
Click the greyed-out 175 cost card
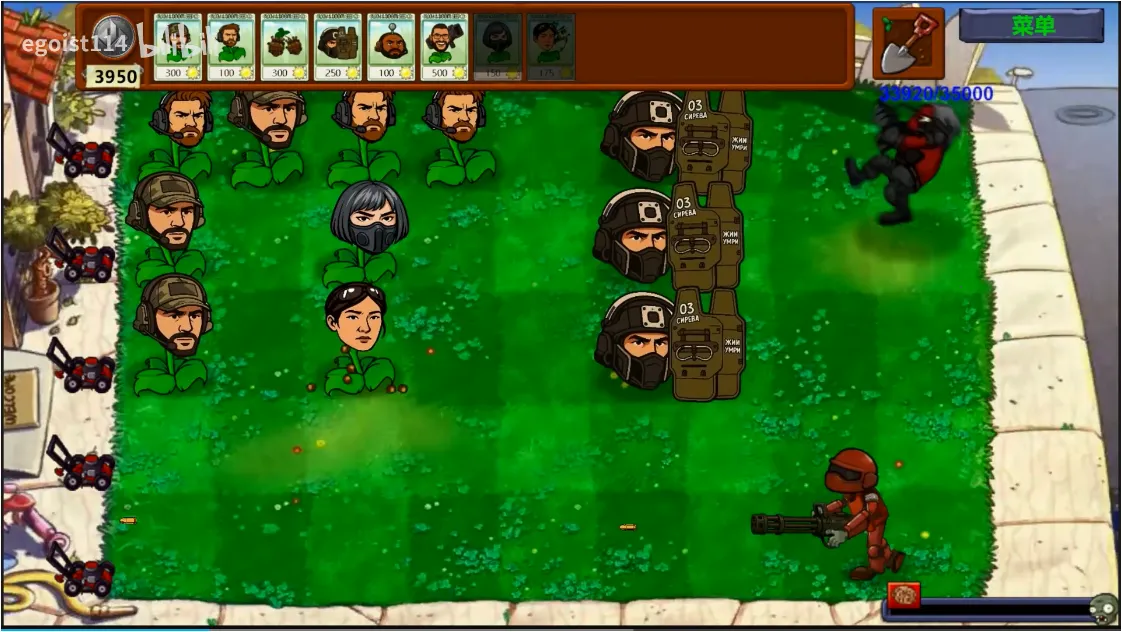(550, 46)
